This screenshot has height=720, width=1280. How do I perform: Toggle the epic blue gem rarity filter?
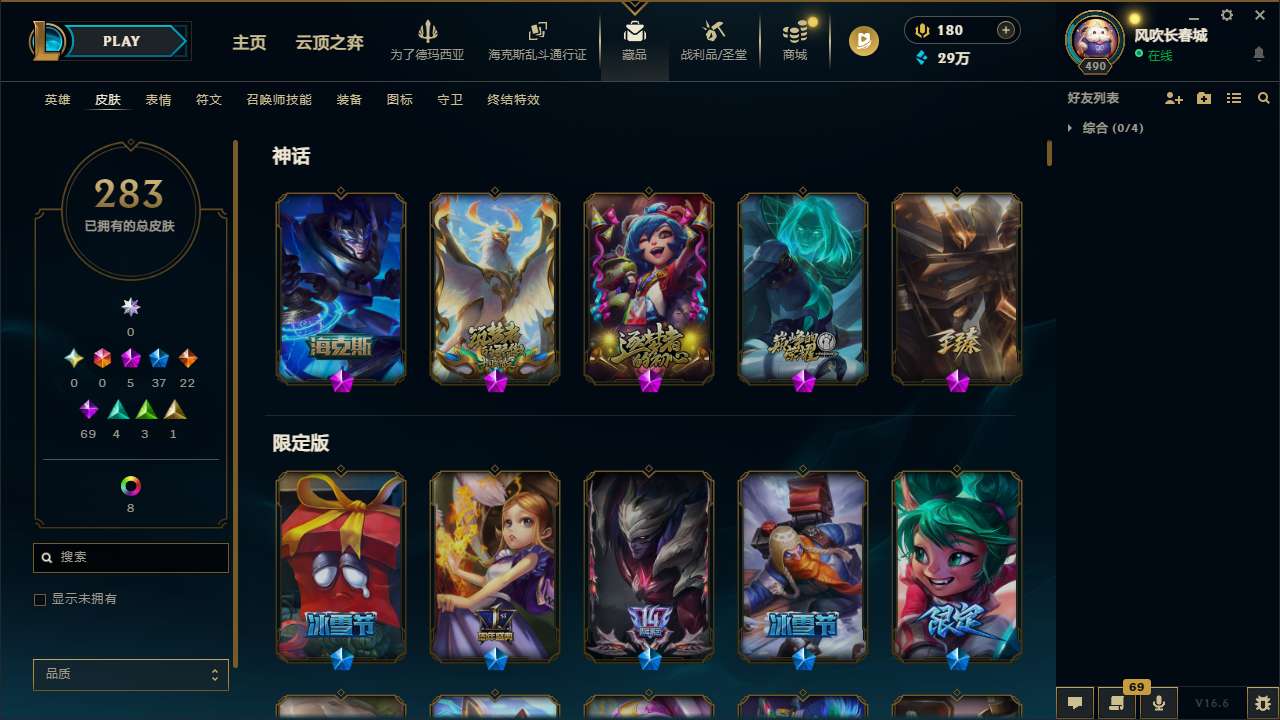pos(158,358)
